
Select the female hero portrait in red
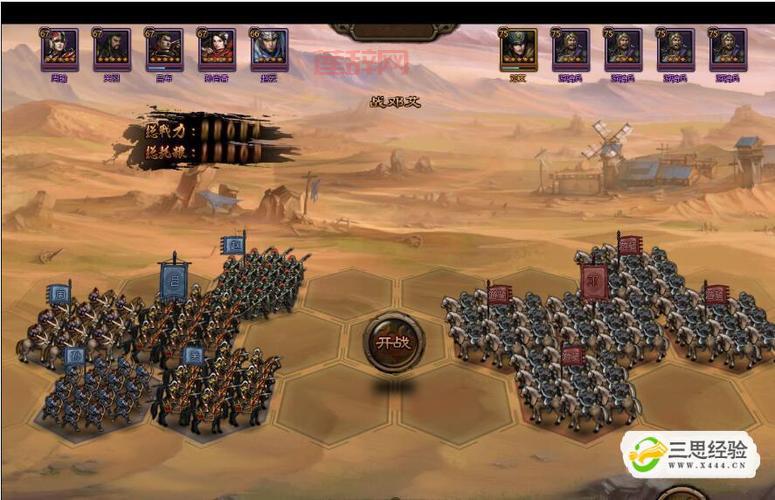(216, 47)
